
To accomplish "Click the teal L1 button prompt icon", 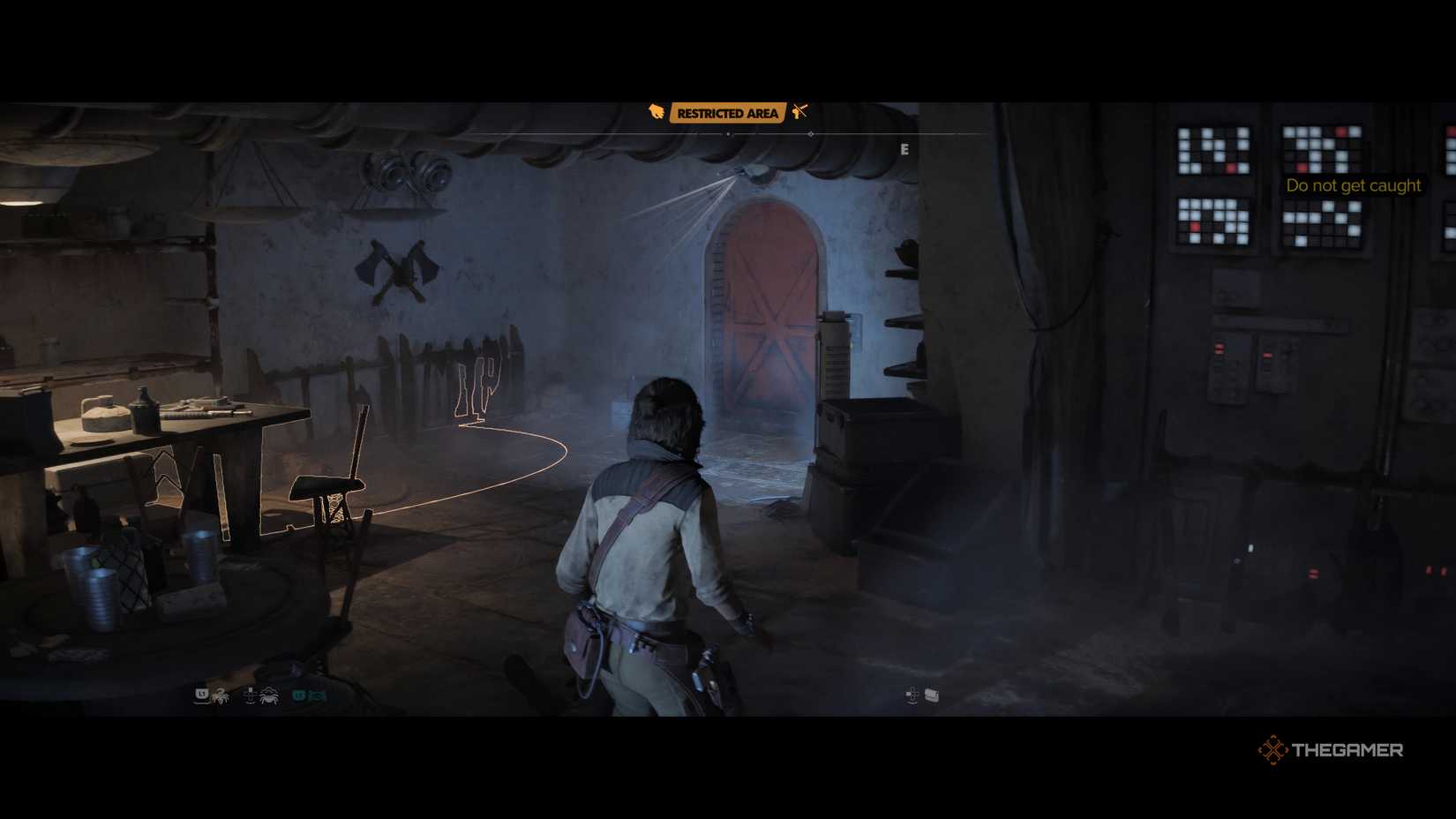I will coord(300,695).
